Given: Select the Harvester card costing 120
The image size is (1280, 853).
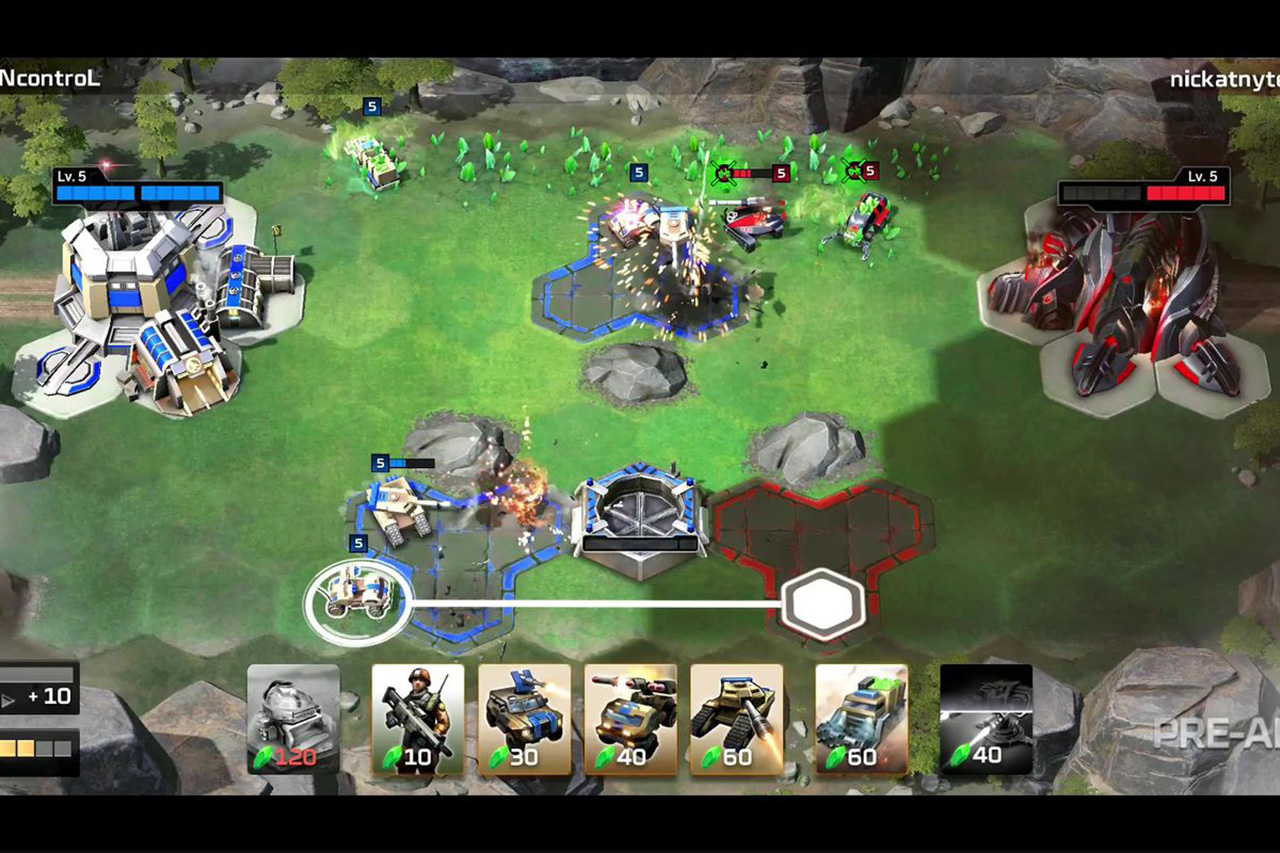Looking at the screenshot, I should click(293, 720).
